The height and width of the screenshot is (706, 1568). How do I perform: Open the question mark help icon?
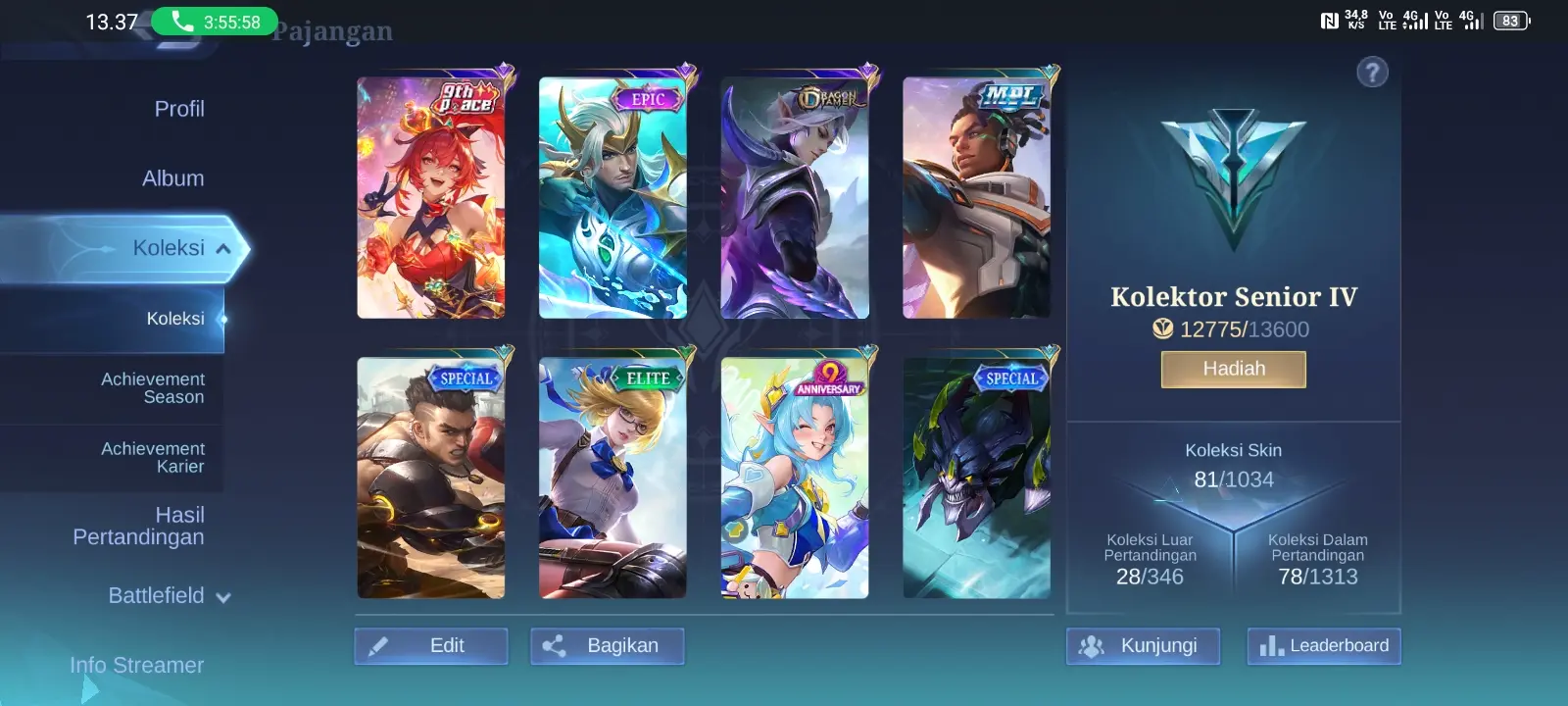pyautogui.click(x=1372, y=72)
